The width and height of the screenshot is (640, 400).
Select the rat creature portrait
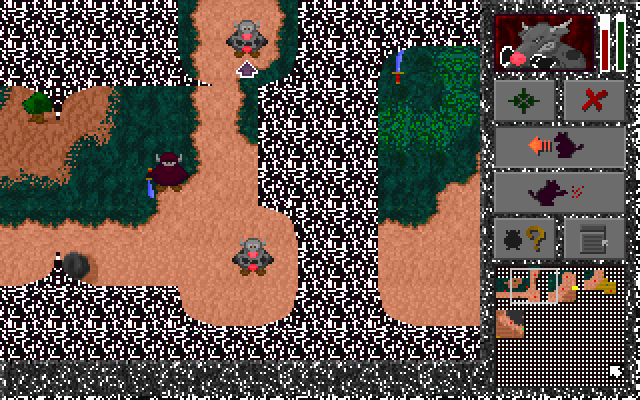pyautogui.click(x=546, y=43)
